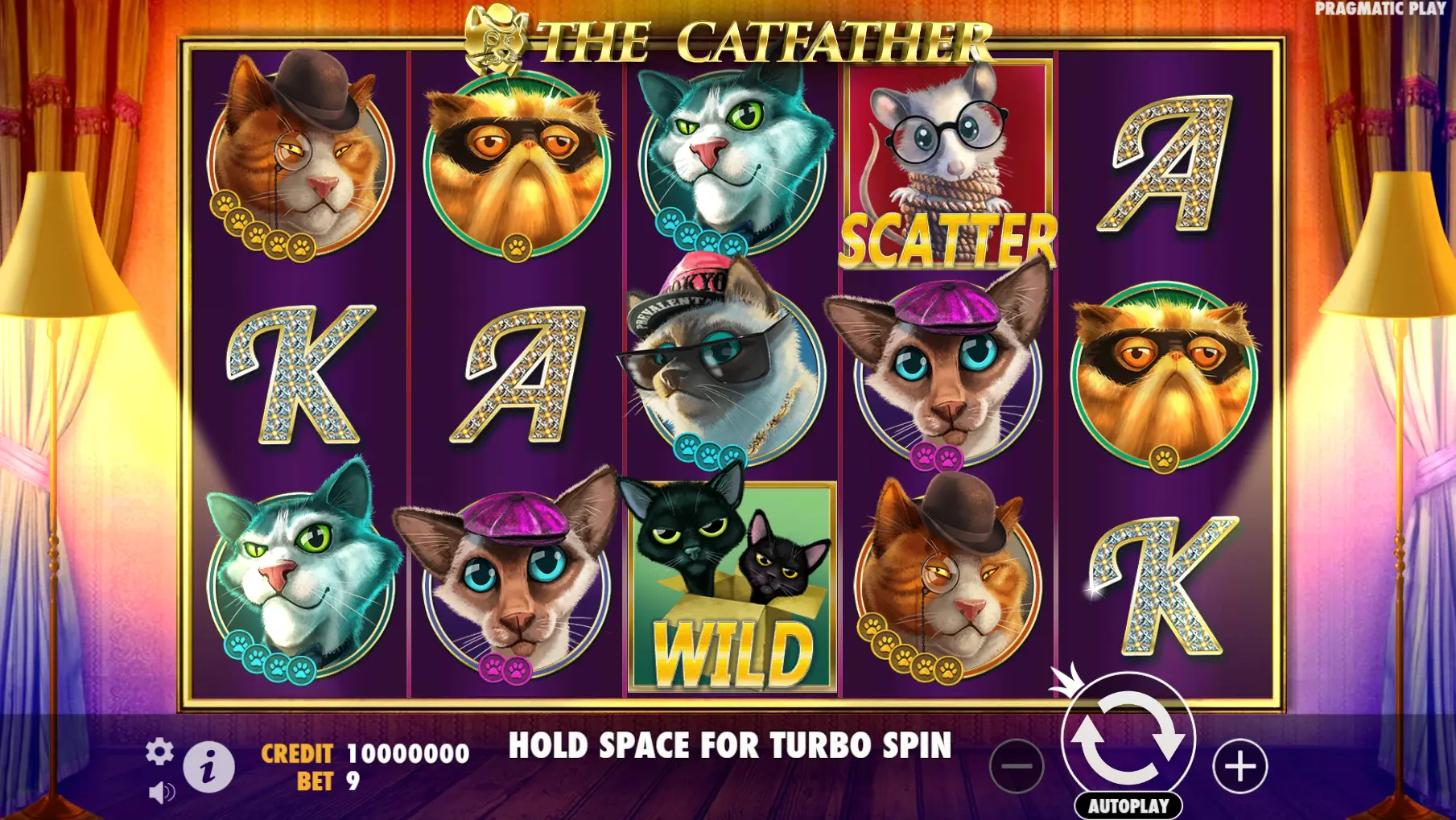Click the gold cat emblem beside the title
Viewport: 1456px width, 820px height.
494,39
